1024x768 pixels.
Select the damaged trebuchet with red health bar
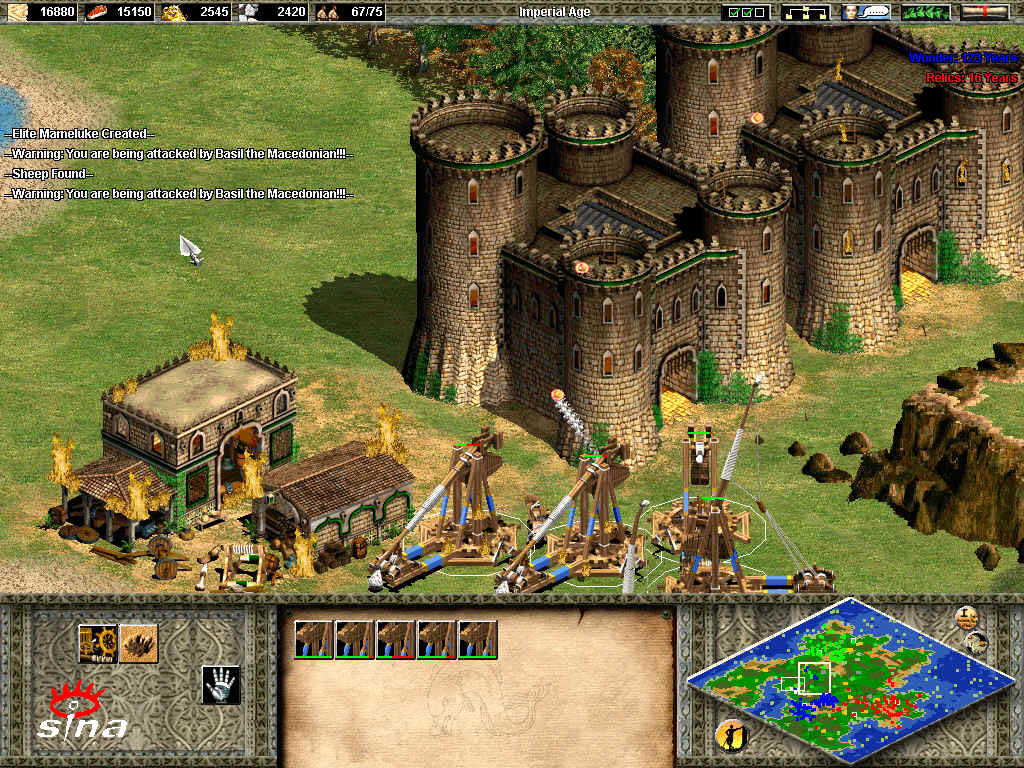[x=395, y=639]
